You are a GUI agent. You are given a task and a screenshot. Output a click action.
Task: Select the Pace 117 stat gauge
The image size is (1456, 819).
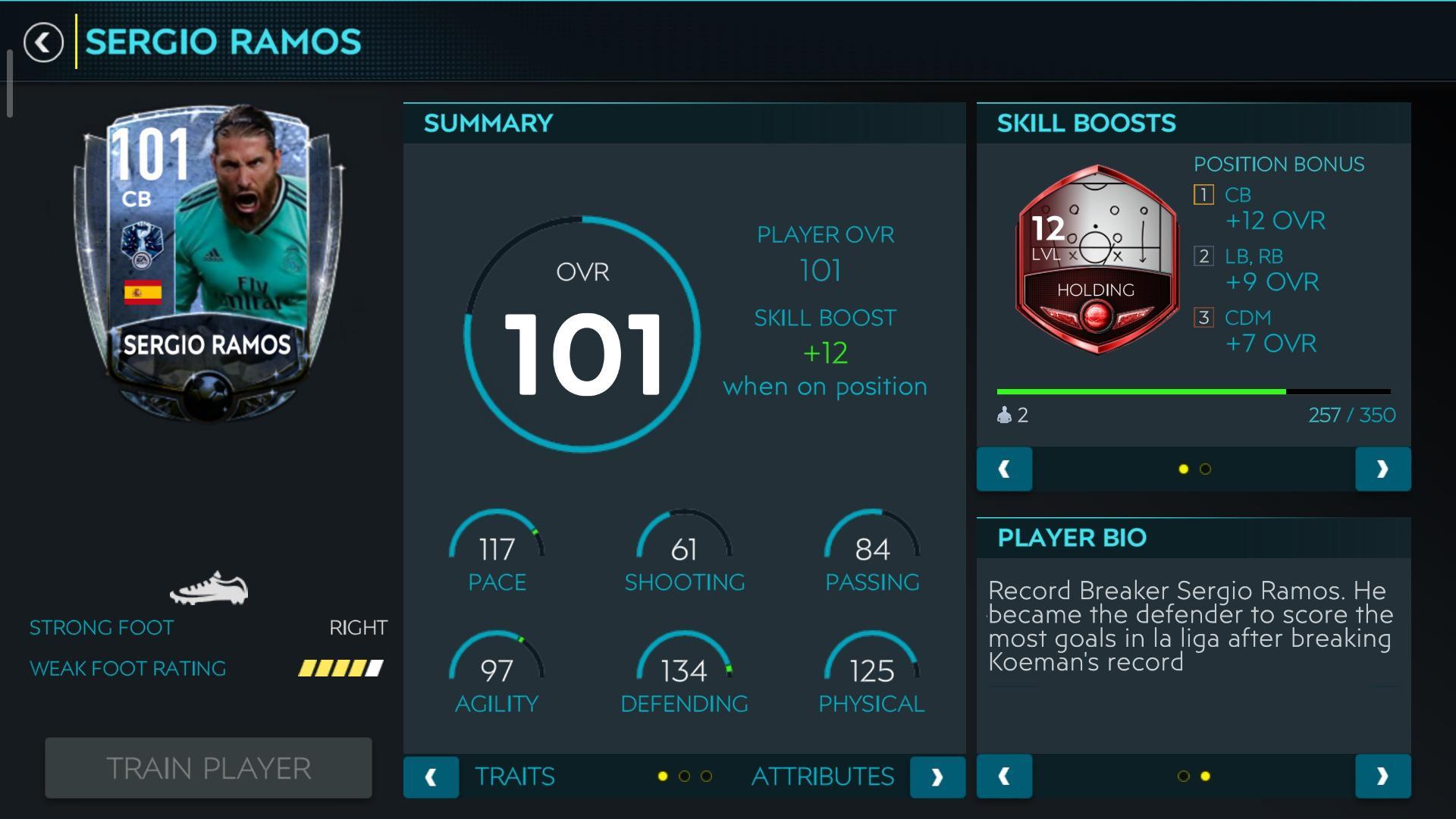point(497,554)
